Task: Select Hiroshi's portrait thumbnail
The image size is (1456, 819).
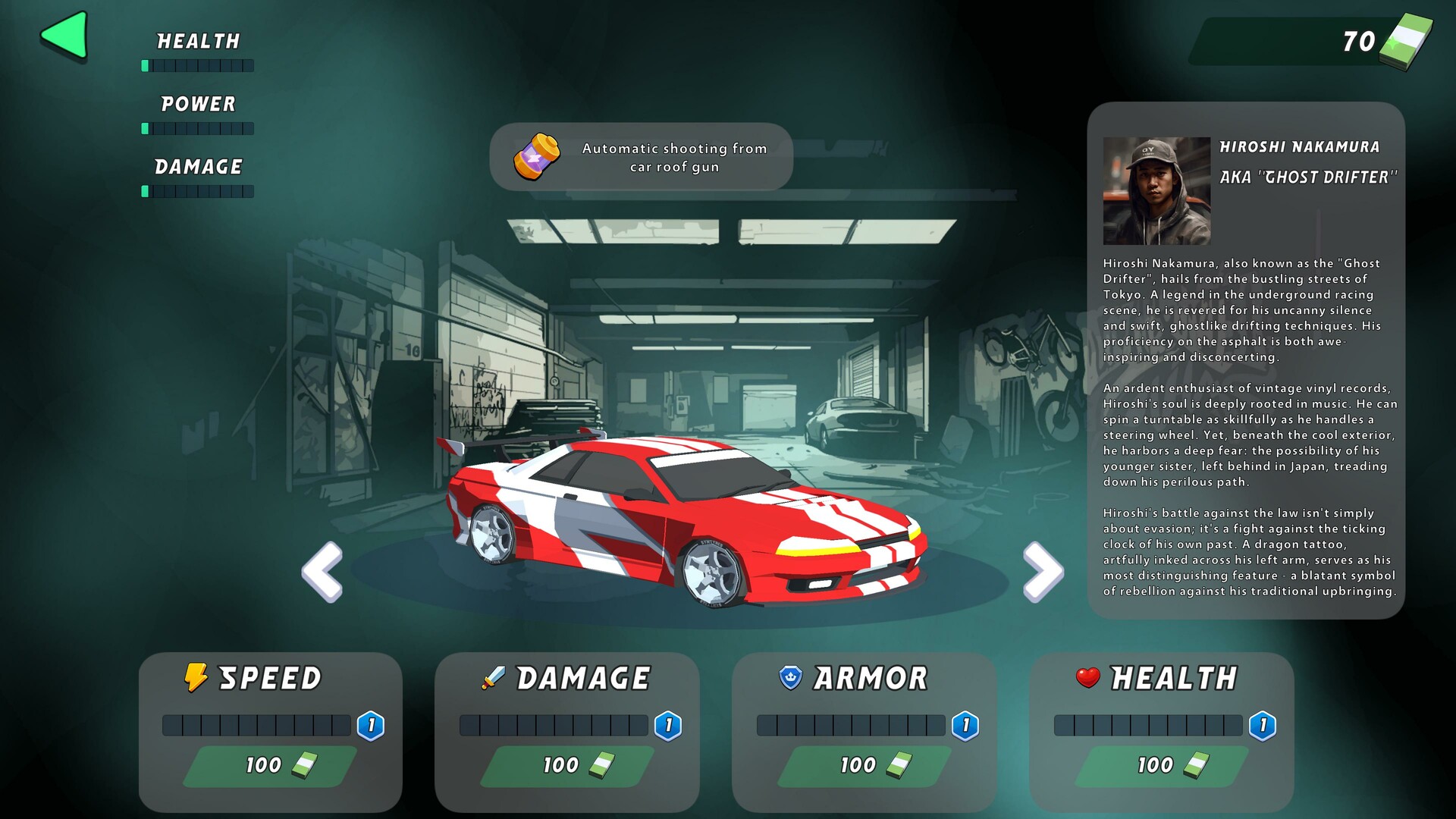Action: click(1156, 189)
